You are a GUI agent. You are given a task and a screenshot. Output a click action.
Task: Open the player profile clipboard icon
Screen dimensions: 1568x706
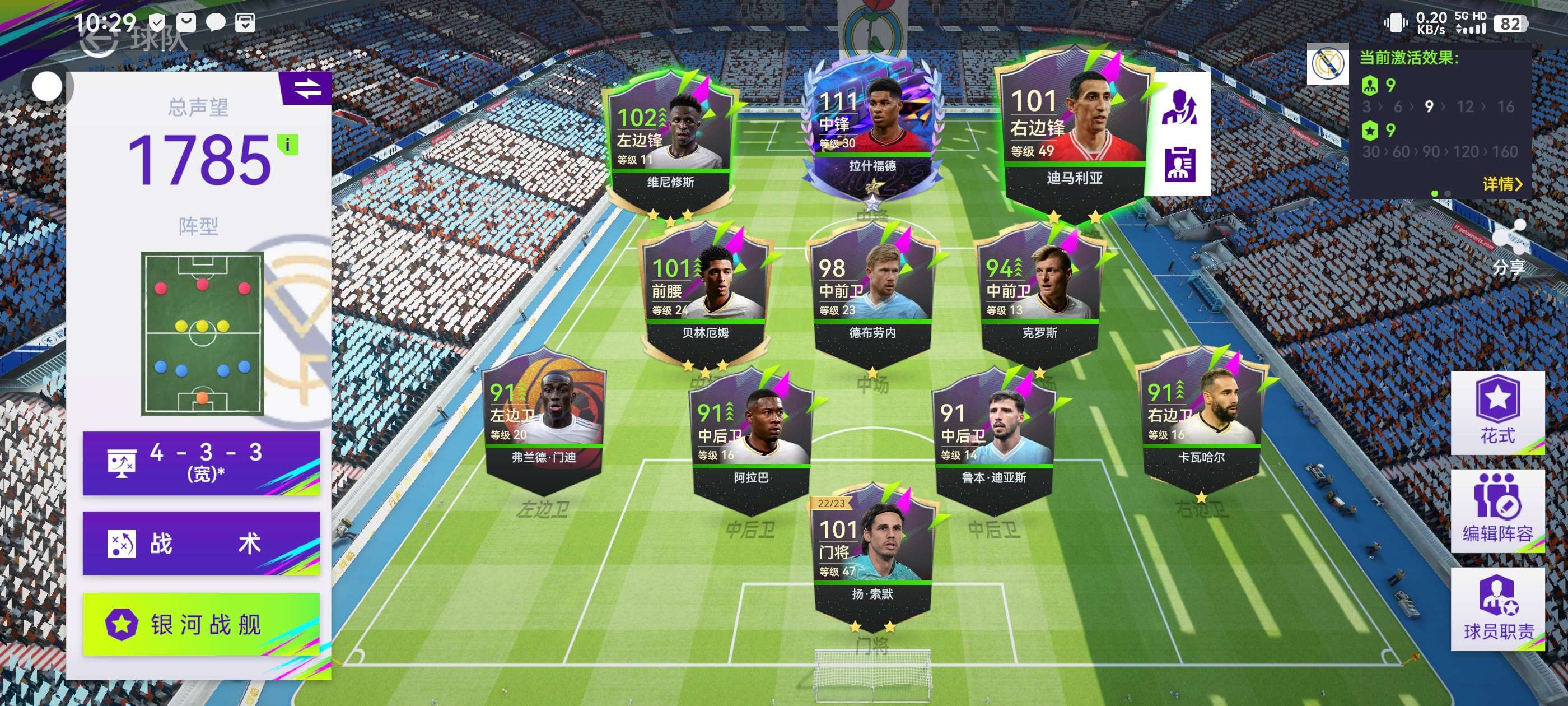point(1179,165)
